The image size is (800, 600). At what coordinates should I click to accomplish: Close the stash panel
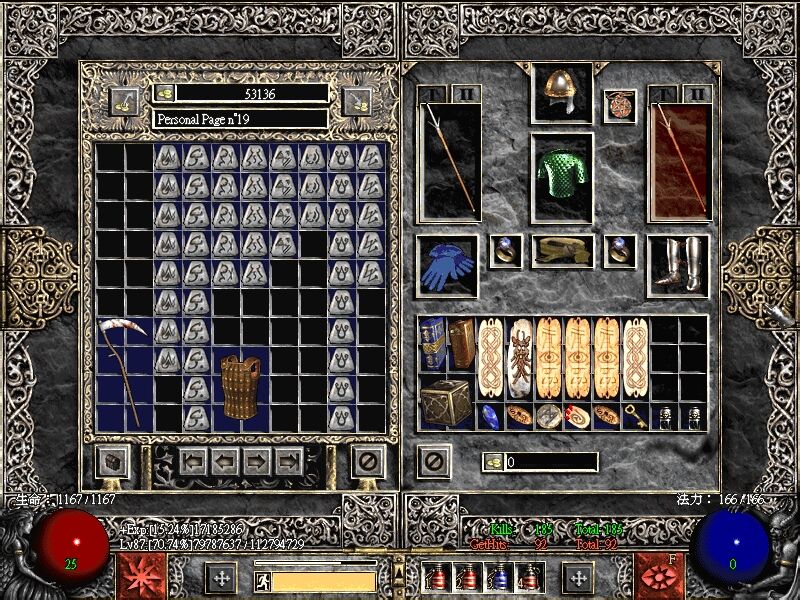point(369,461)
